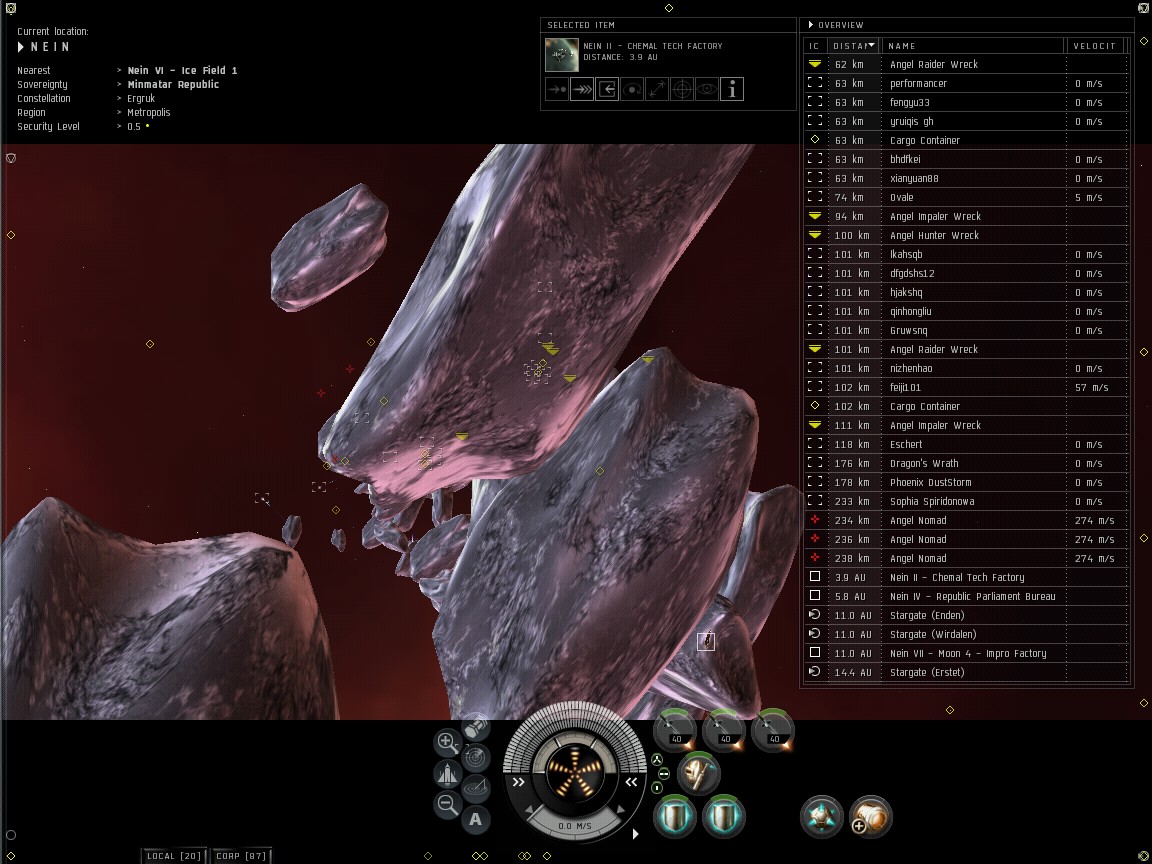The width and height of the screenshot is (1152, 864).
Task: Click the zoom-in magnifier button
Action: [447, 742]
